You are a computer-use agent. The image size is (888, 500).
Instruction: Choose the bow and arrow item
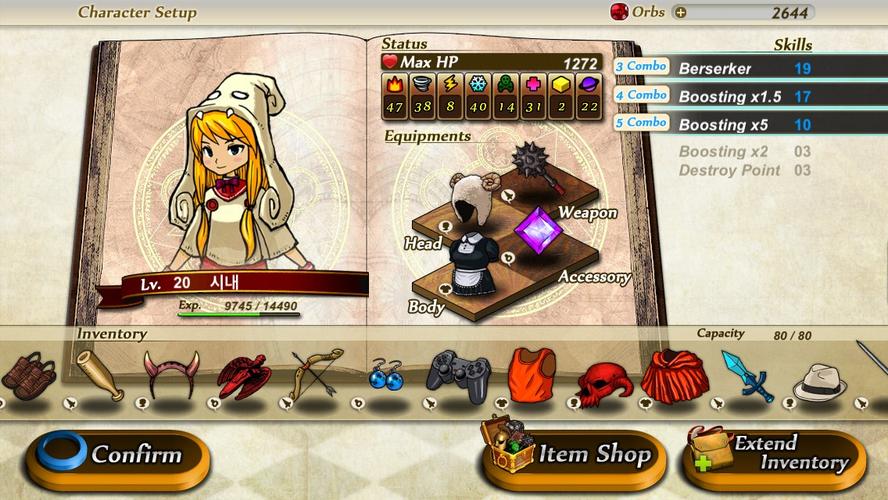pyautogui.click(x=316, y=373)
